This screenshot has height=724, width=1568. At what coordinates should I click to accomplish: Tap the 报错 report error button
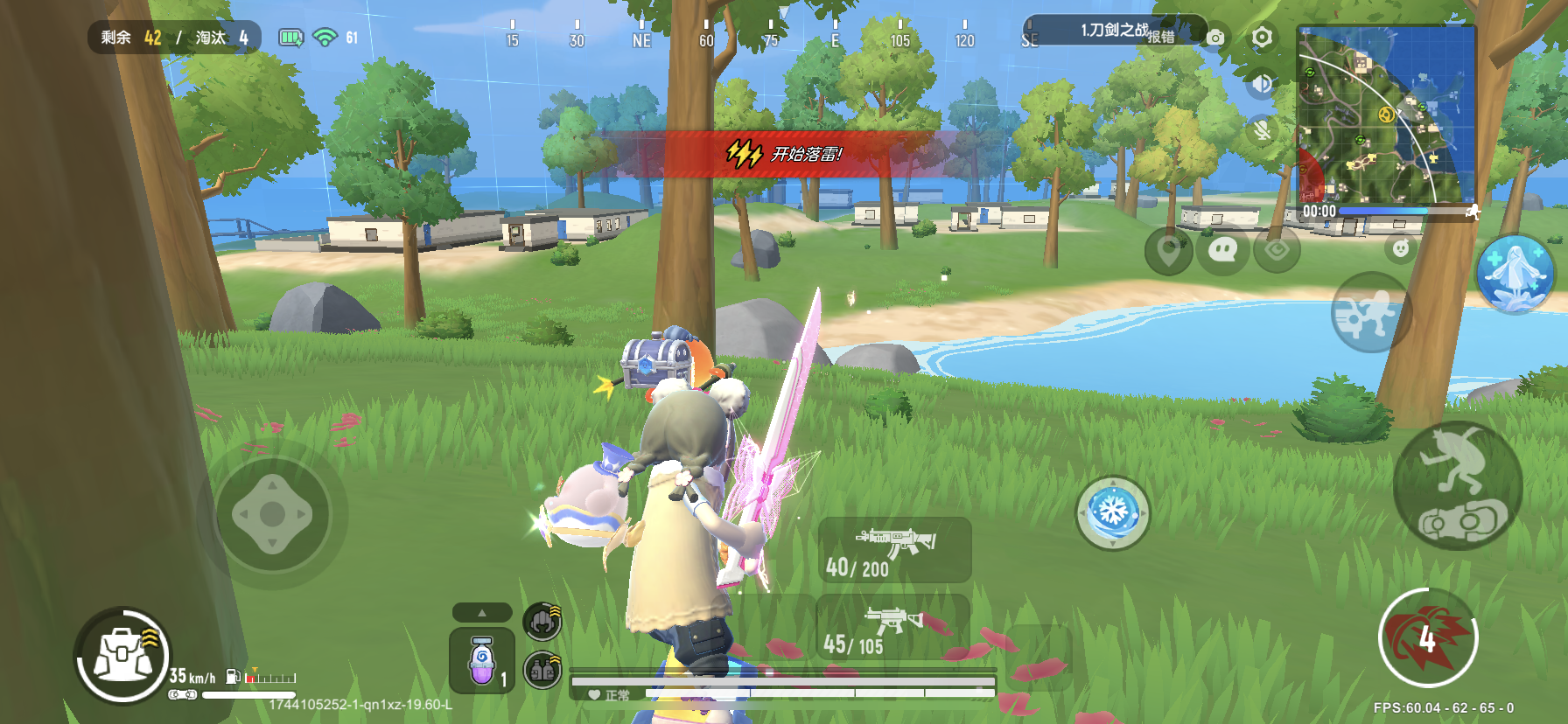click(x=1161, y=37)
